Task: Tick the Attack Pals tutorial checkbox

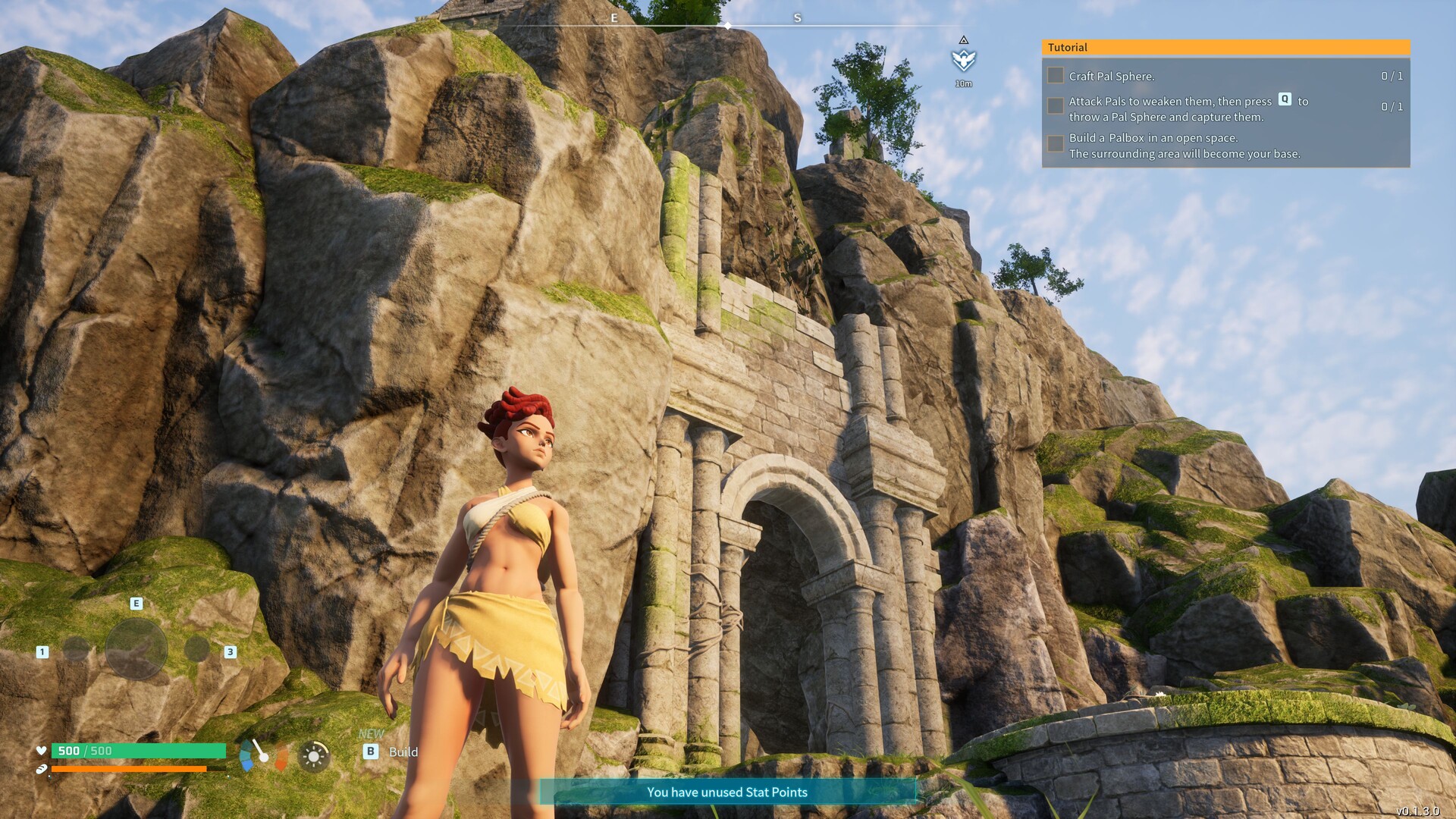Action: click(x=1055, y=106)
